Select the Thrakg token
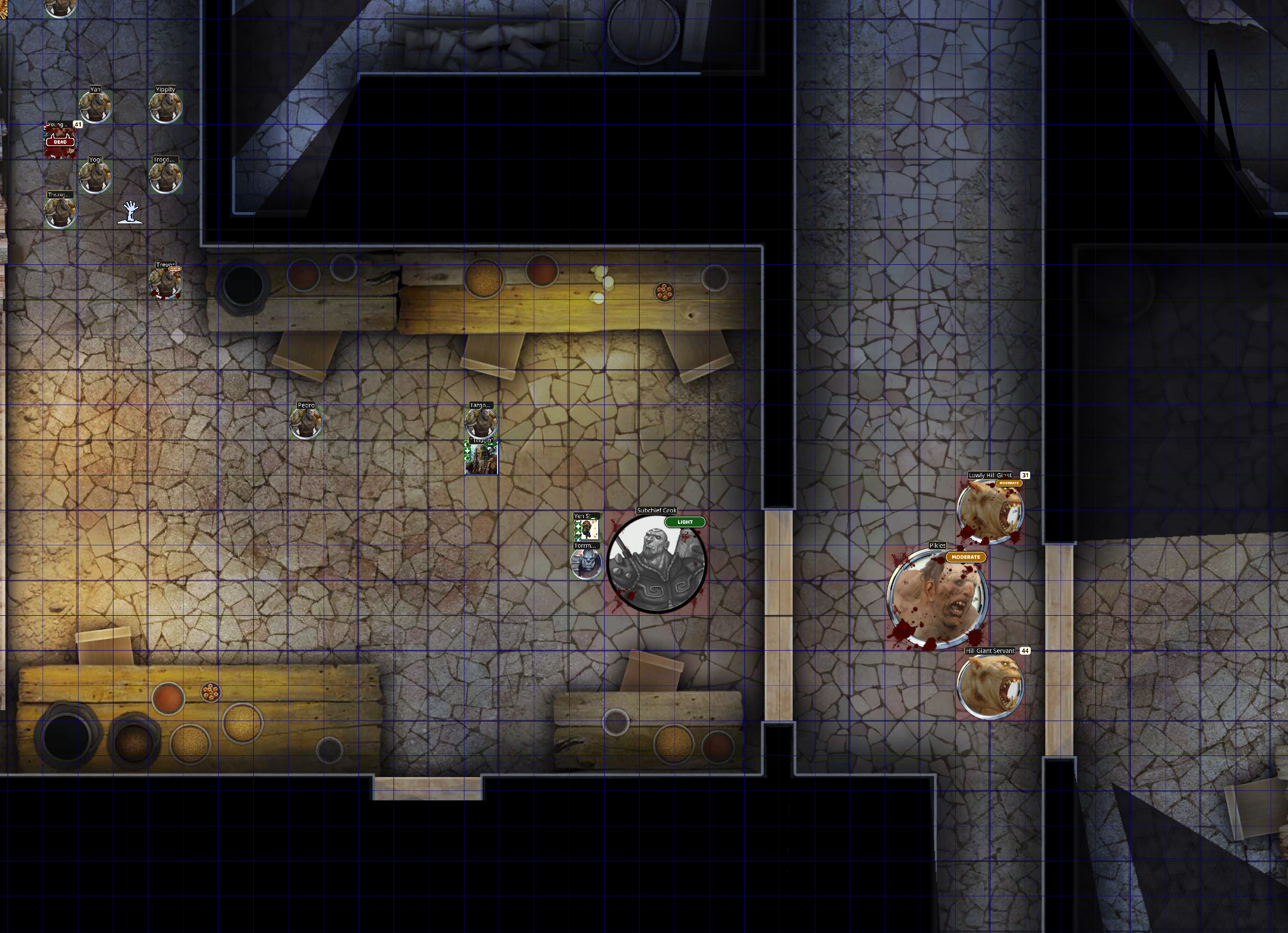The image size is (1288, 933). tap(61, 212)
